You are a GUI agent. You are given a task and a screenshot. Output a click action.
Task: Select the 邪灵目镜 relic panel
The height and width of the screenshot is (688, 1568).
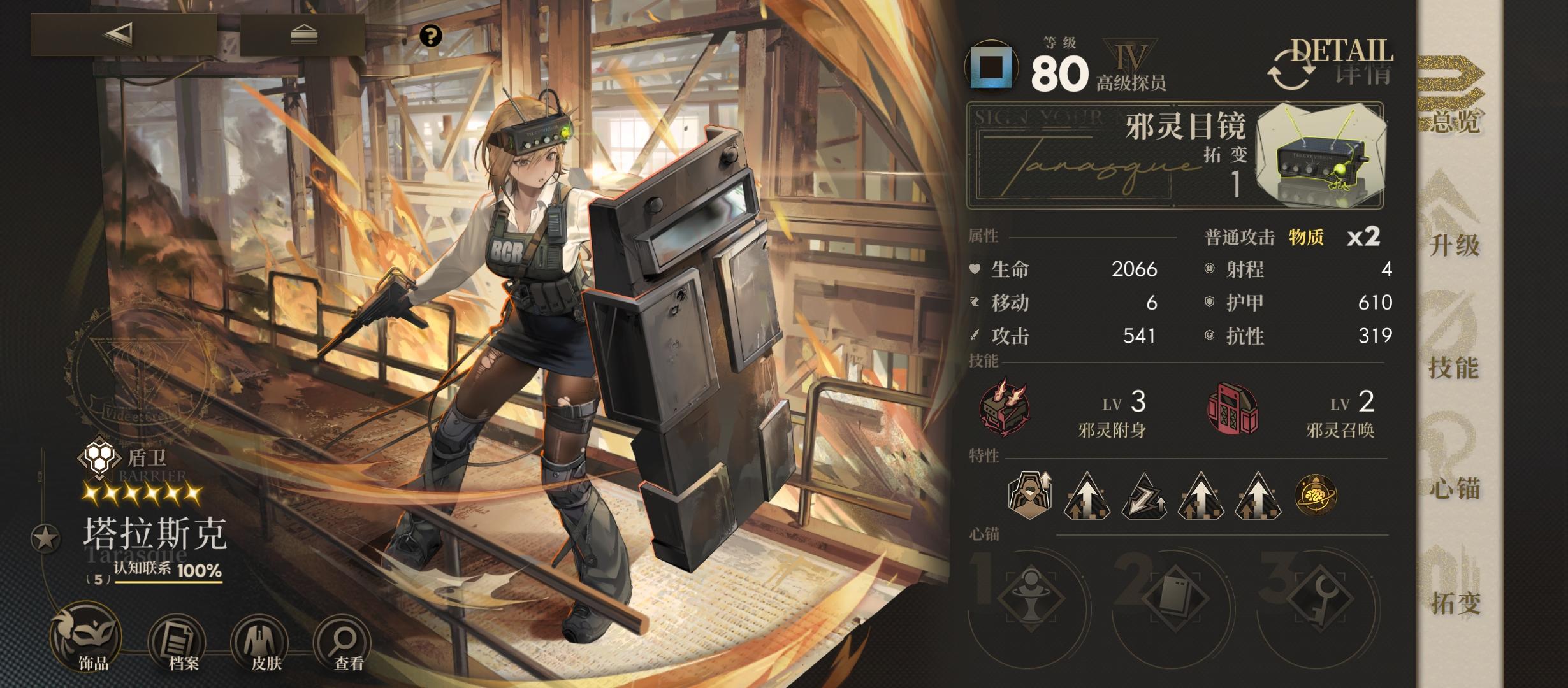[1175, 155]
